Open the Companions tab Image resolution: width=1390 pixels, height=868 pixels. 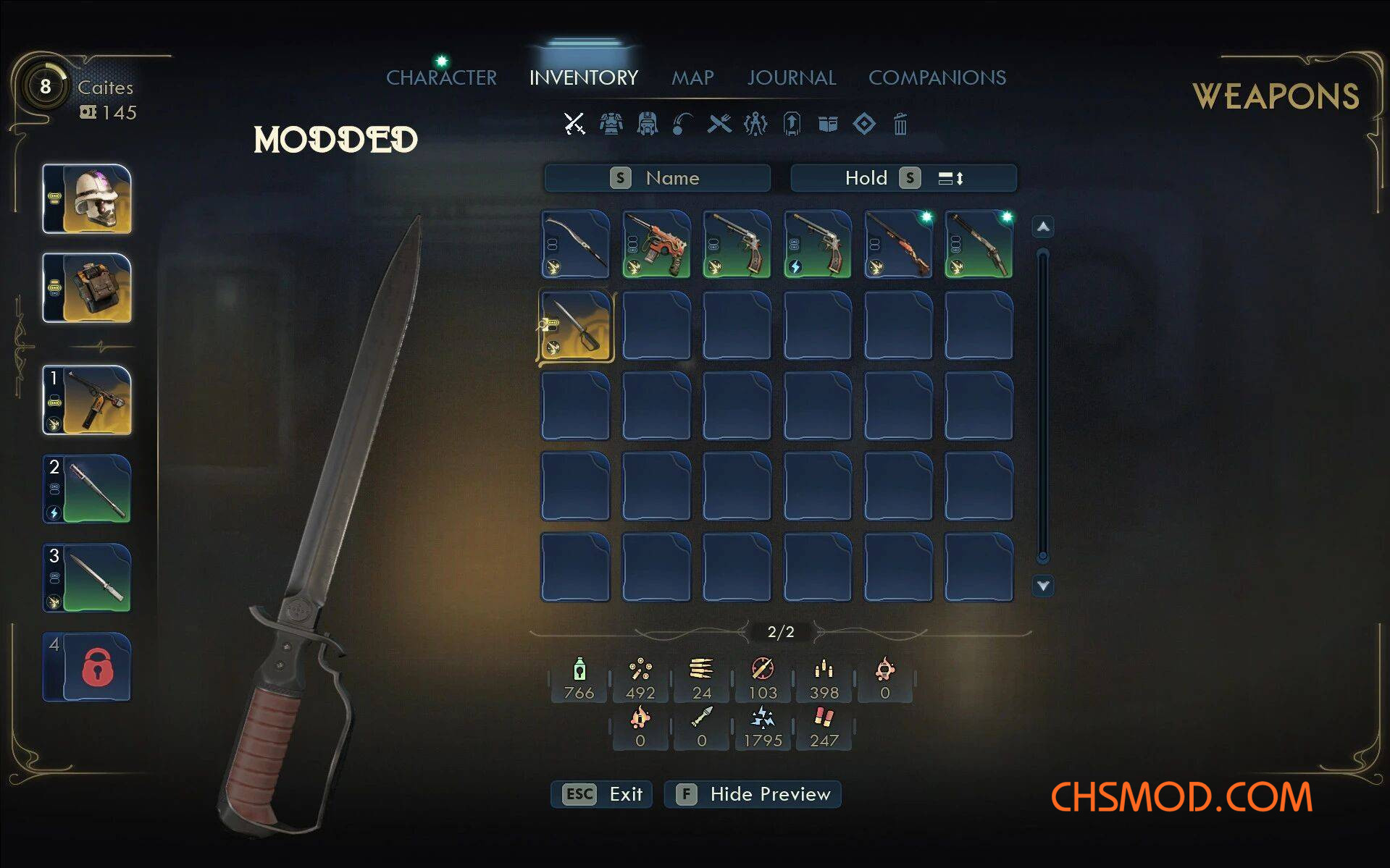(x=937, y=77)
